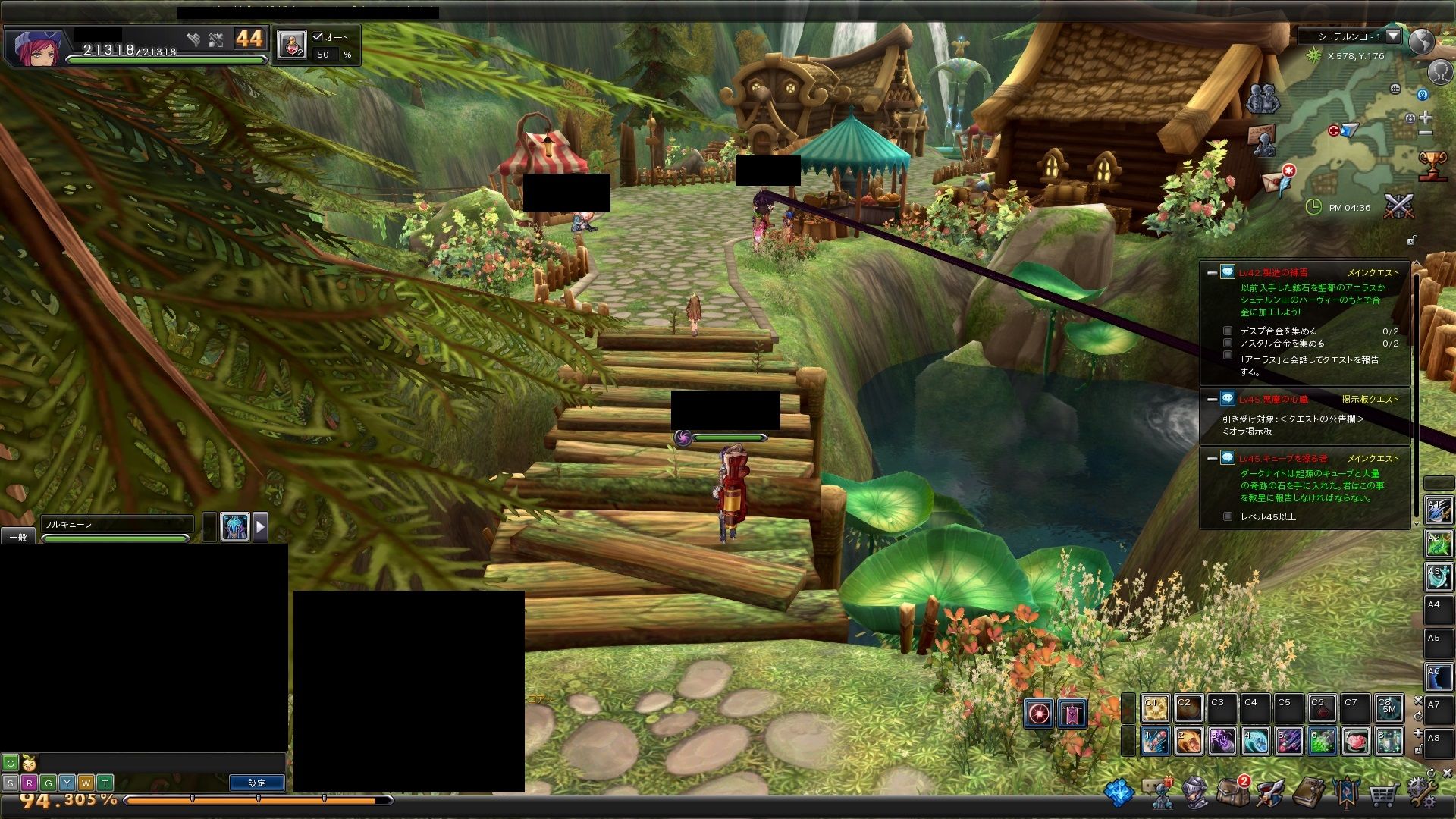Use the red heart skill in slot 7

(x=1355, y=741)
